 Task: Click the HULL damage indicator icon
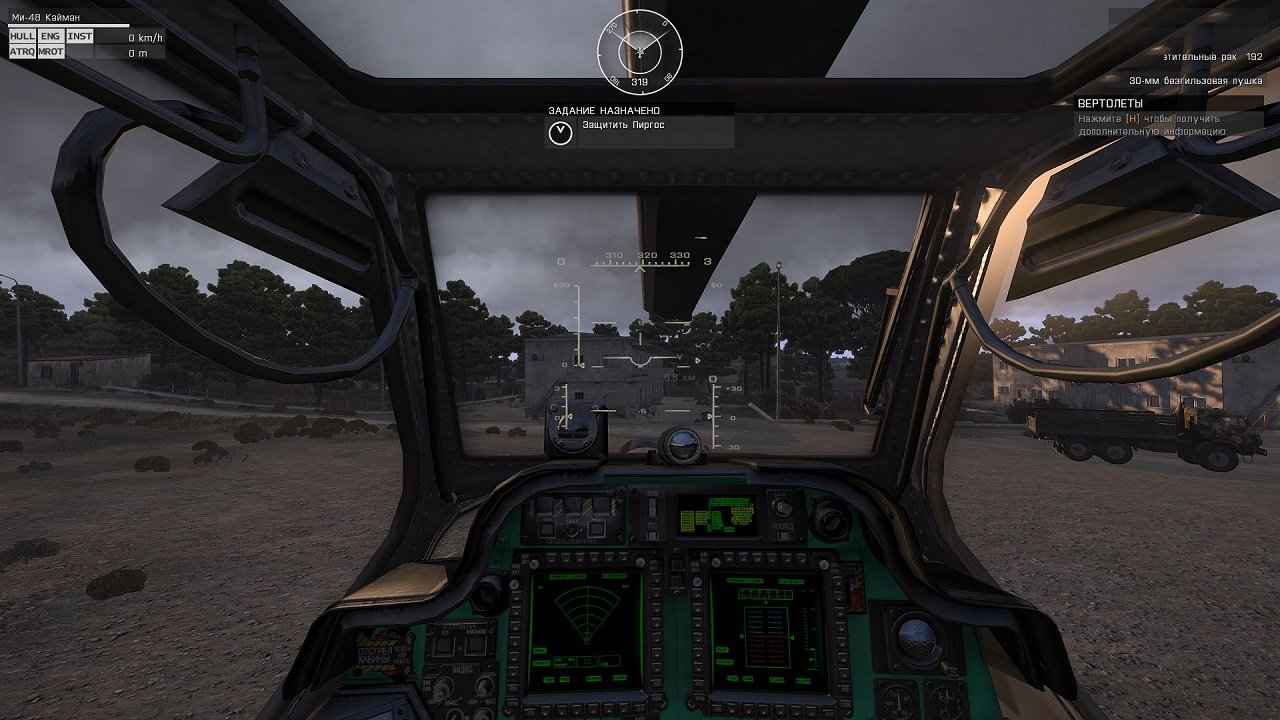tap(22, 37)
